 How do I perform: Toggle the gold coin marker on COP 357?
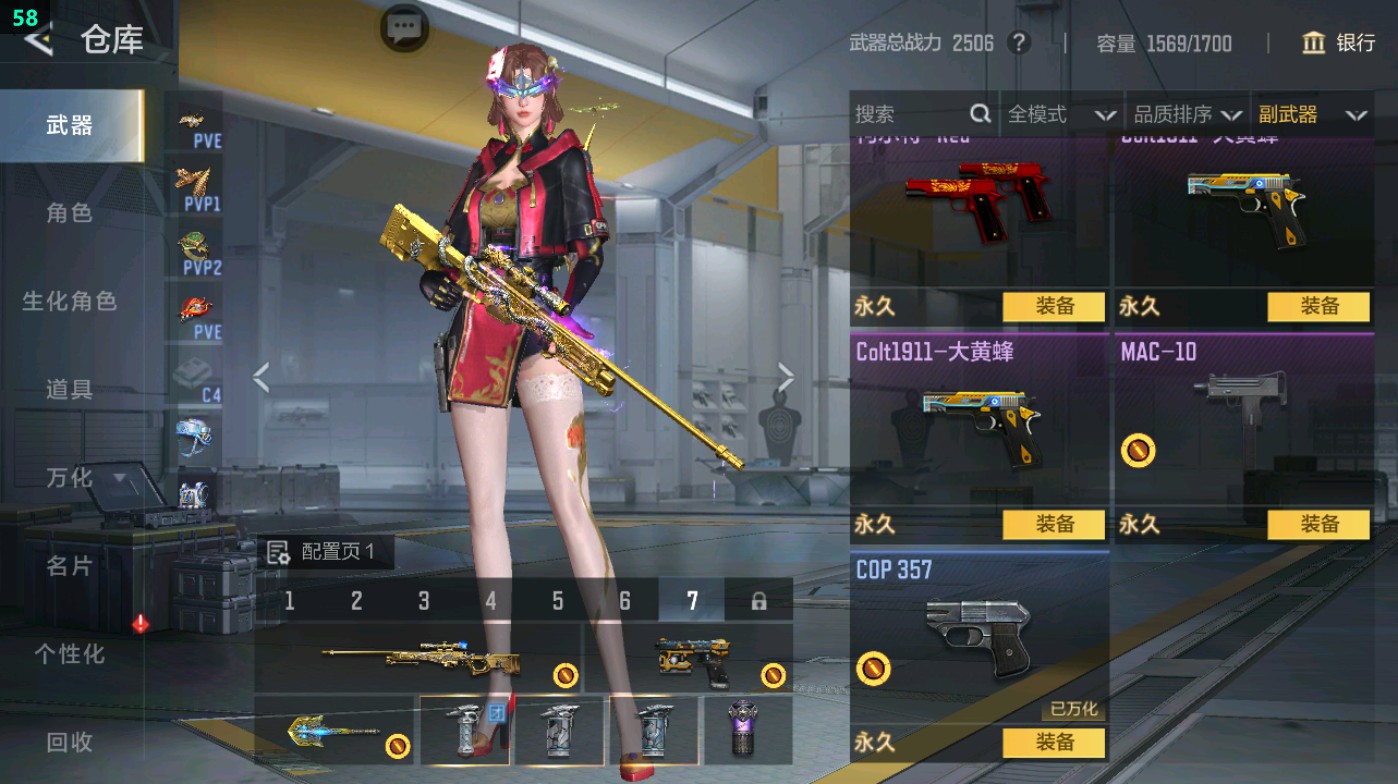click(875, 667)
